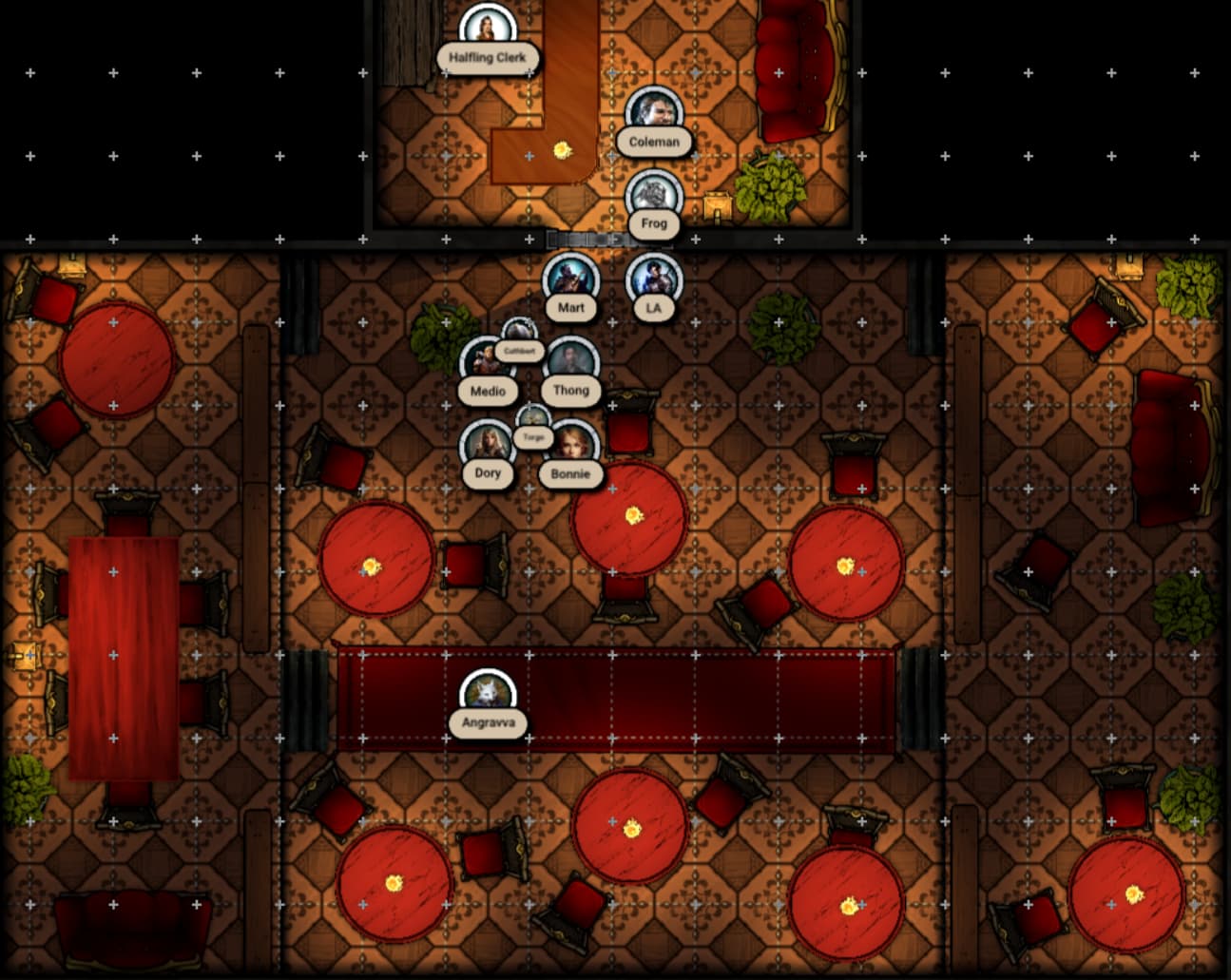Click the Coleman character token

click(654, 112)
